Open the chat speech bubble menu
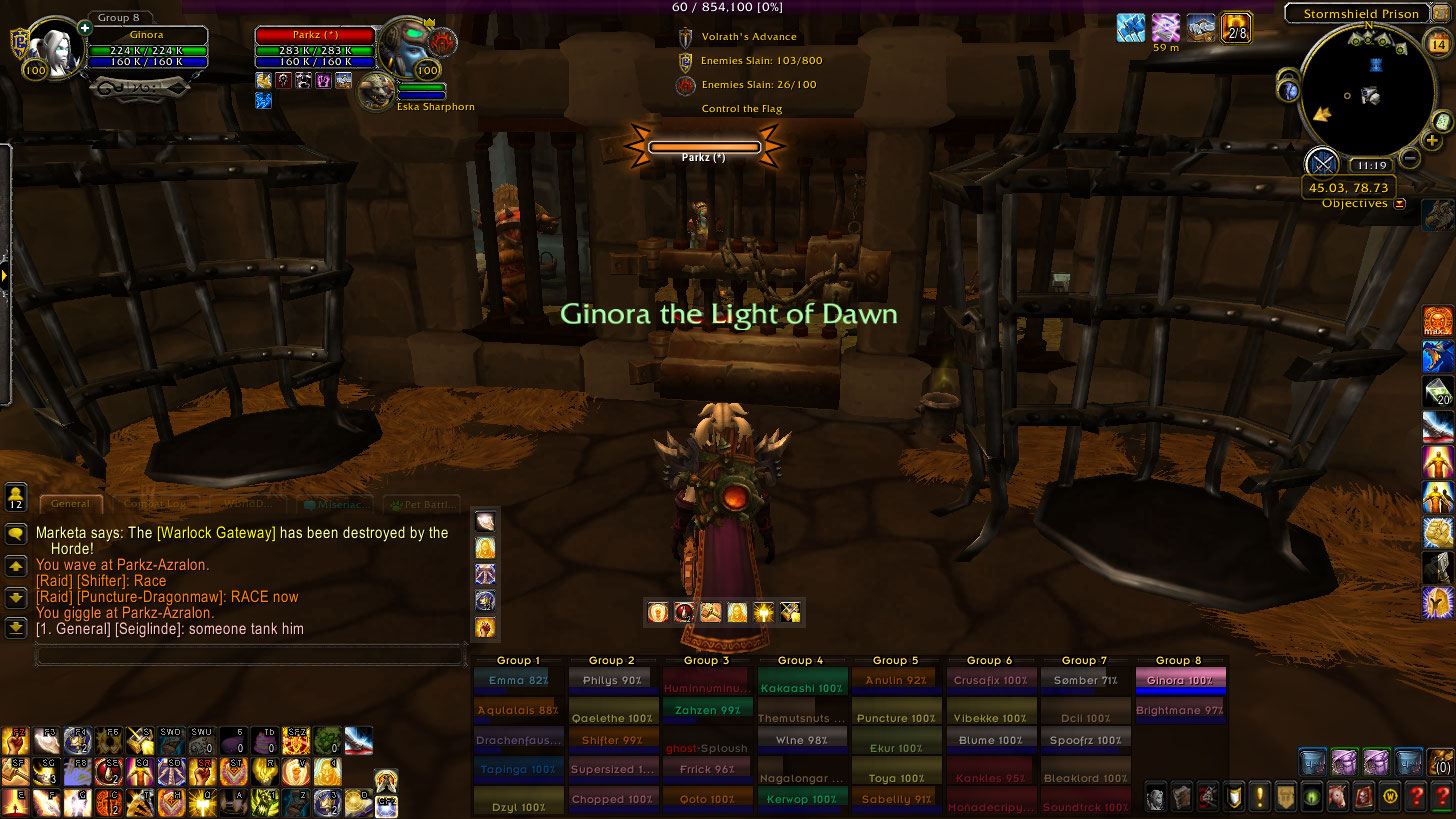The image size is (1456, 819). click(16, 534)
